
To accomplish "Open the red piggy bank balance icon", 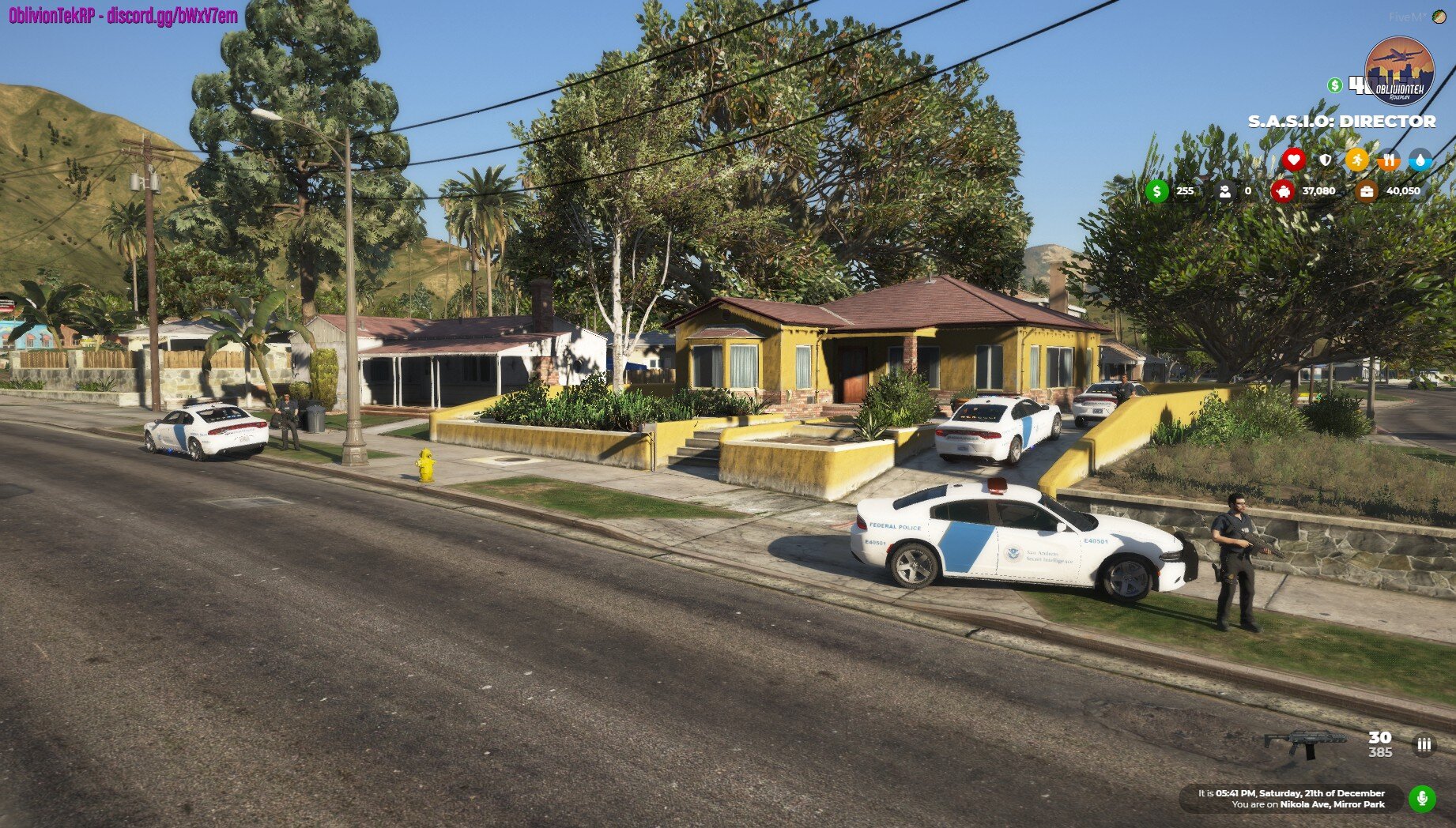I will [x=1282, y=190].
